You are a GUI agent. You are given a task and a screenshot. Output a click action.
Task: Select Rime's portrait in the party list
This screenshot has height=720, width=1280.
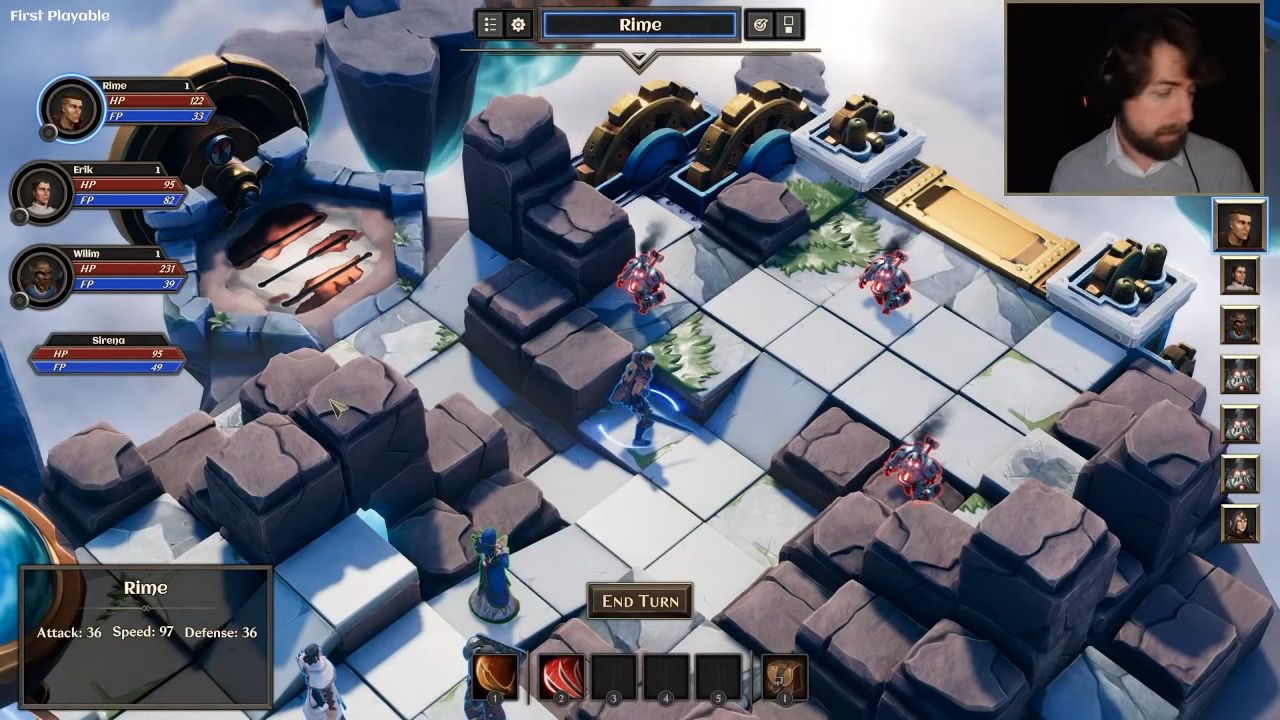[x=70, y=108]
